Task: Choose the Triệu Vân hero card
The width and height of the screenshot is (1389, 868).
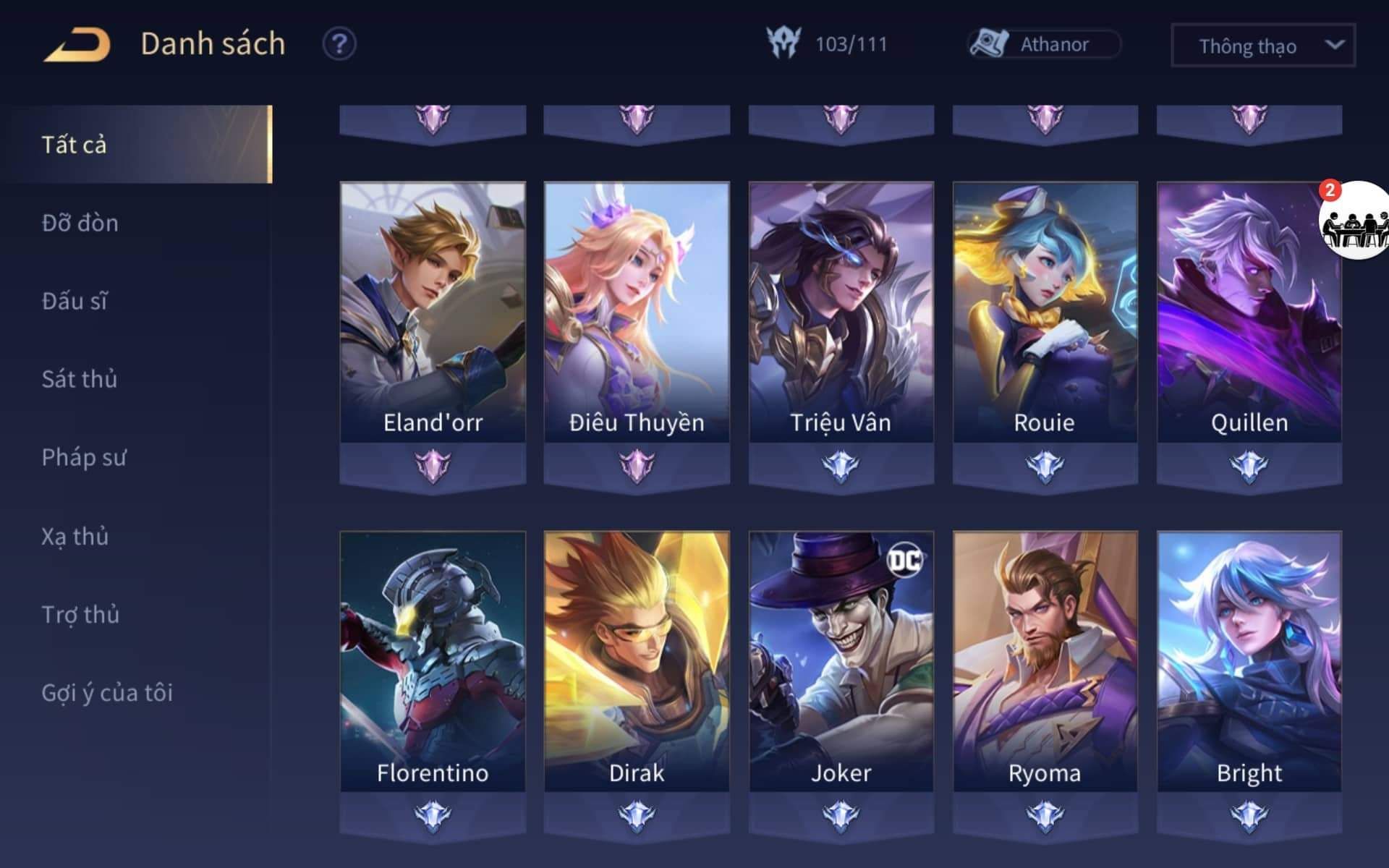Action: (x=841, y=312)
